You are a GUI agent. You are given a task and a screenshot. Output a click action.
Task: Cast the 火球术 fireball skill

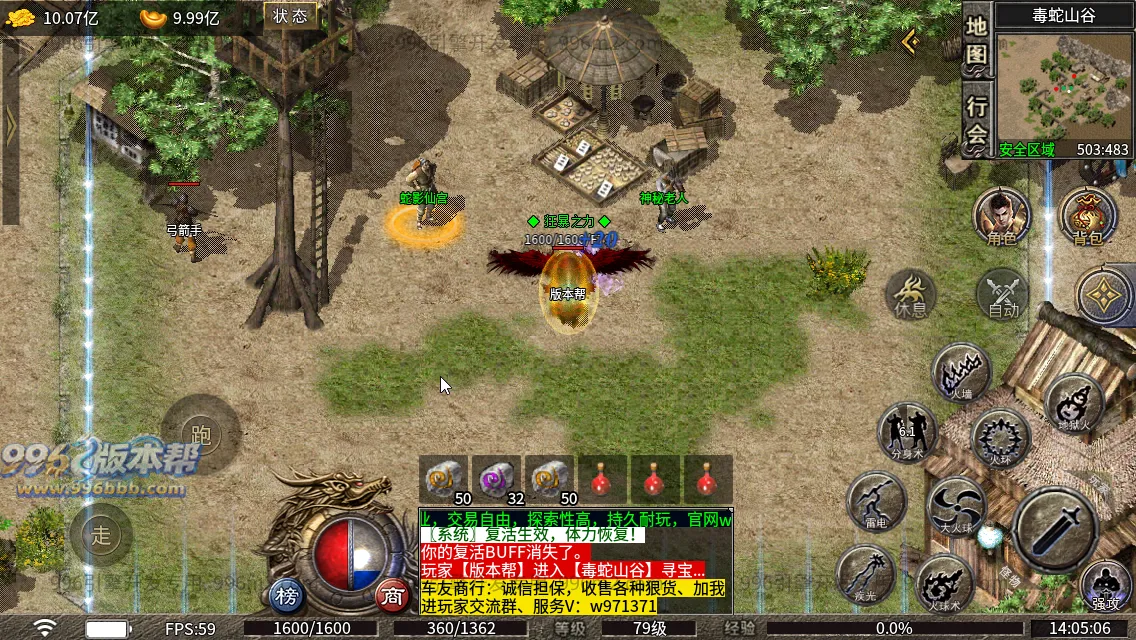(x=945, y=584)
